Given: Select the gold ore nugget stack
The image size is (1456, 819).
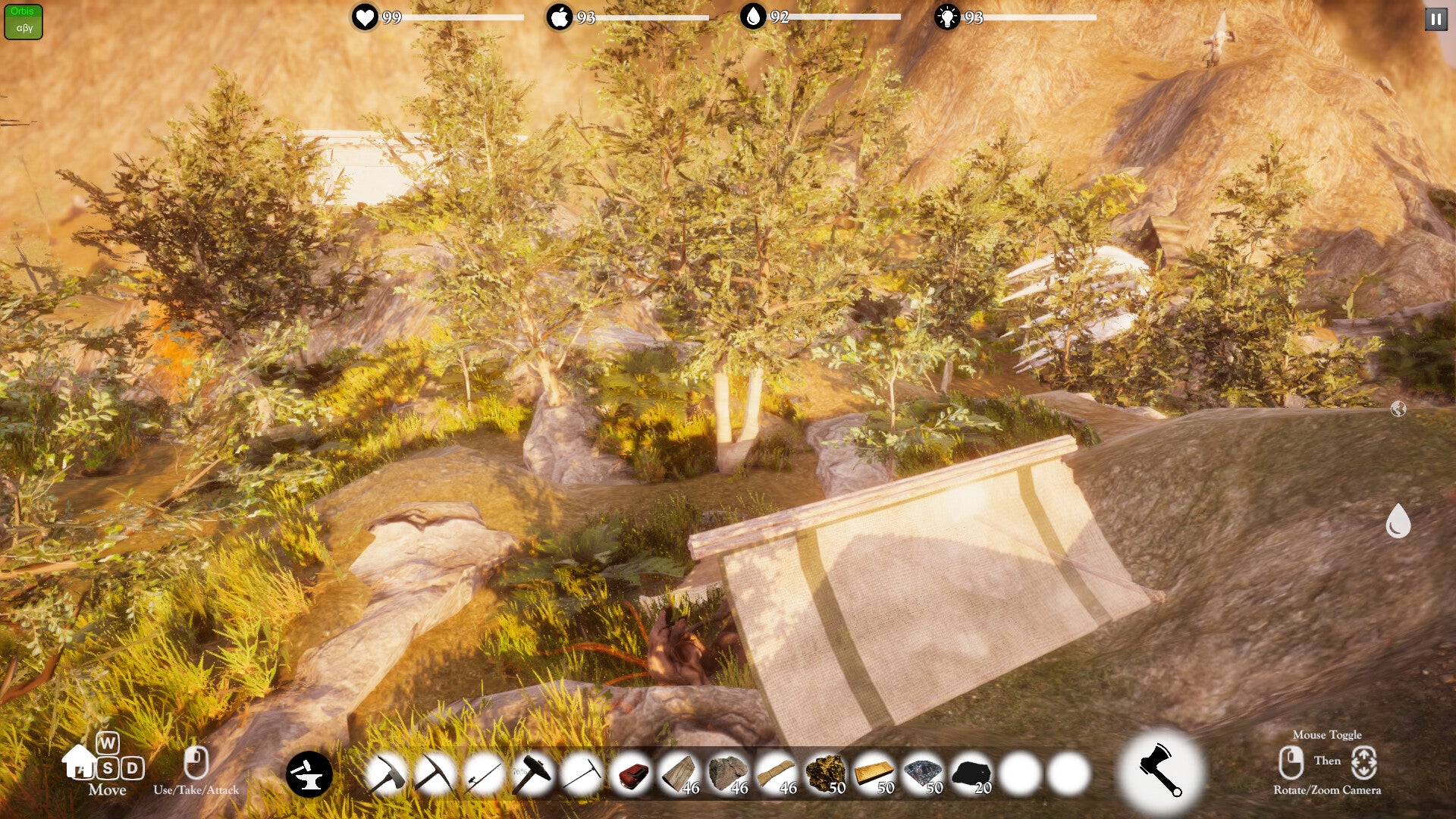Looking at the screenshot, I should click(x=825, y=774).
